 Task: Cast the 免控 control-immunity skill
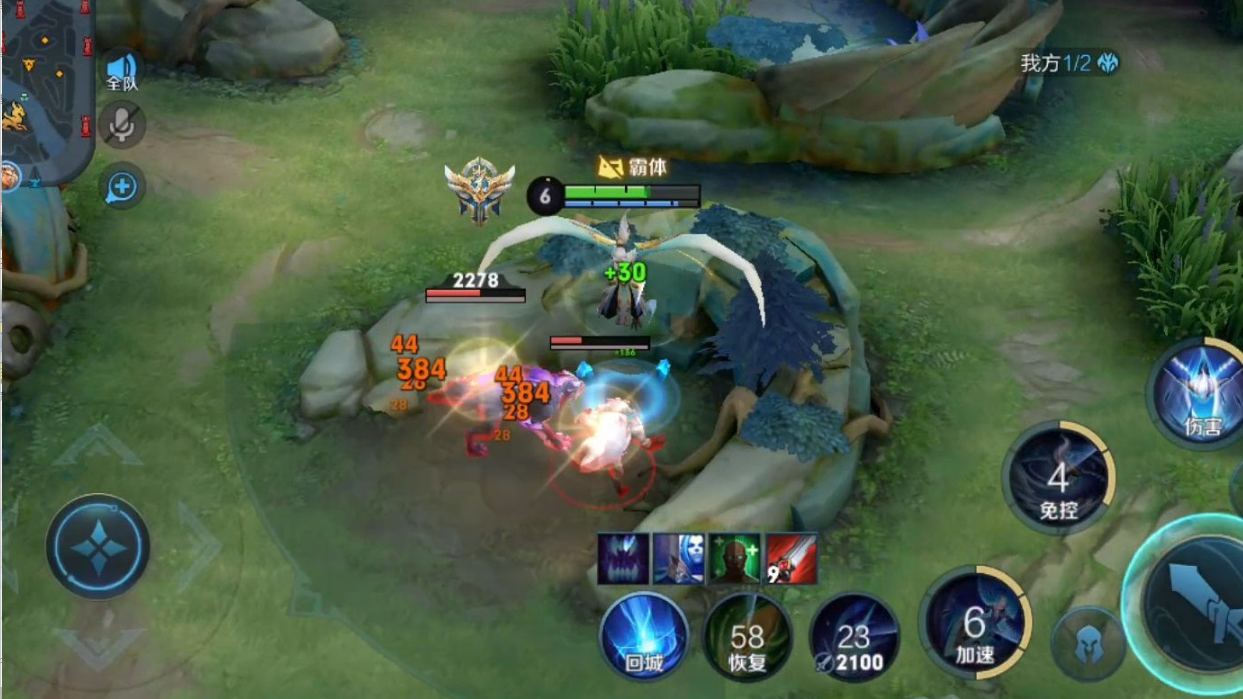tap(1058, 478)
